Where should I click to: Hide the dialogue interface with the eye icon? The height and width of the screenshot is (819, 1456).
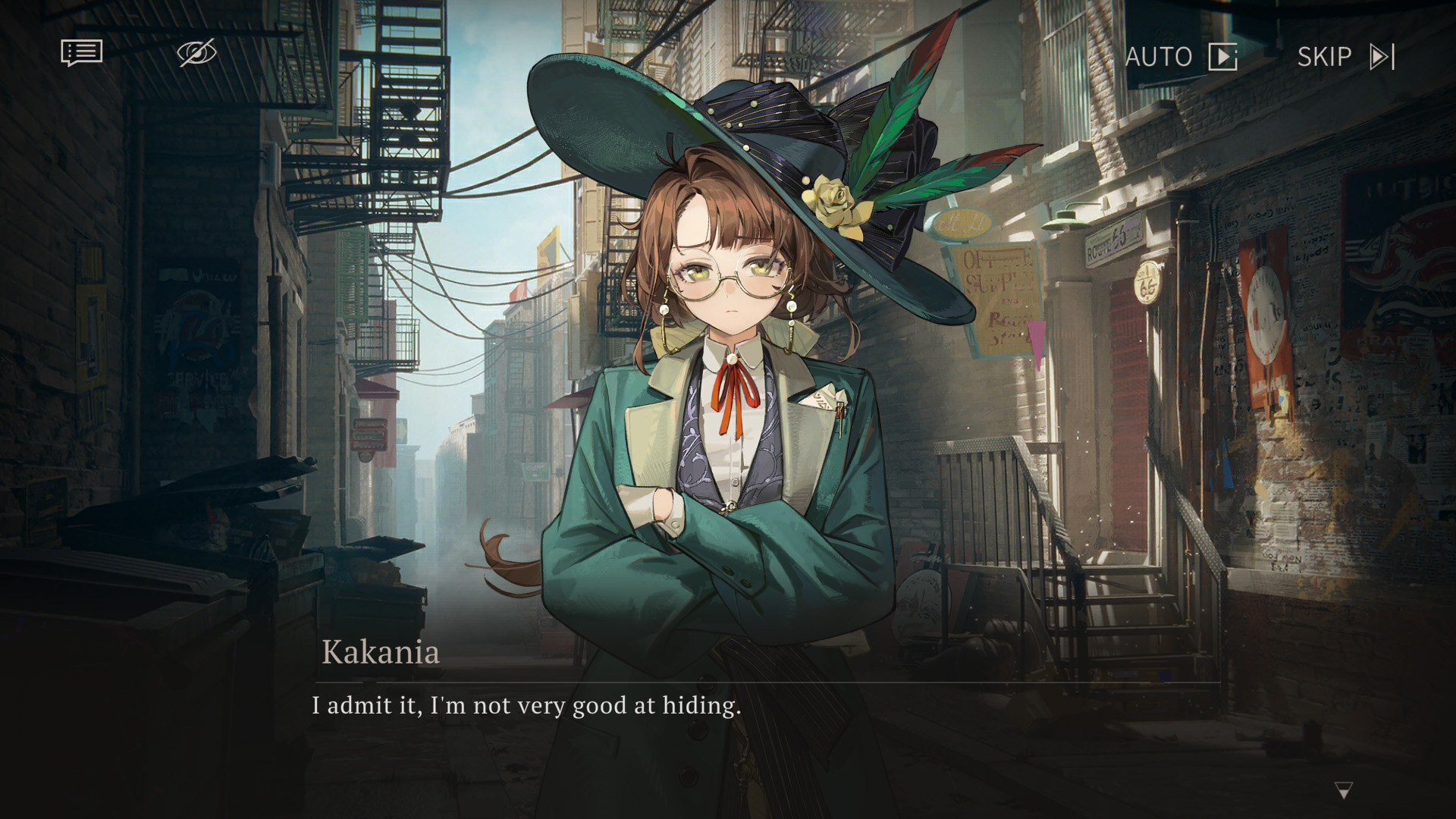point(196,53)
